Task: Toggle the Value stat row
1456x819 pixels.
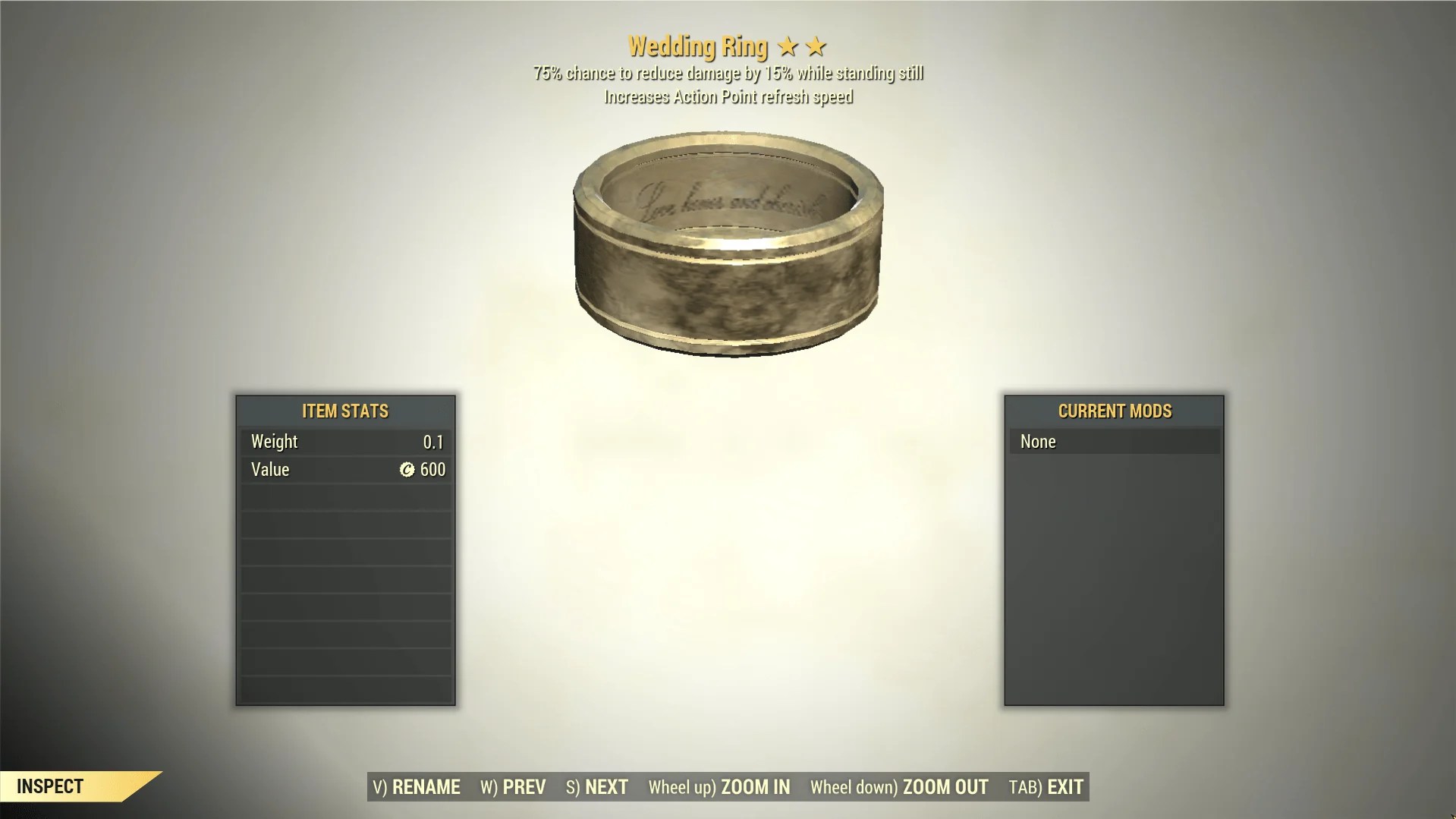Action: pos(345,469)
